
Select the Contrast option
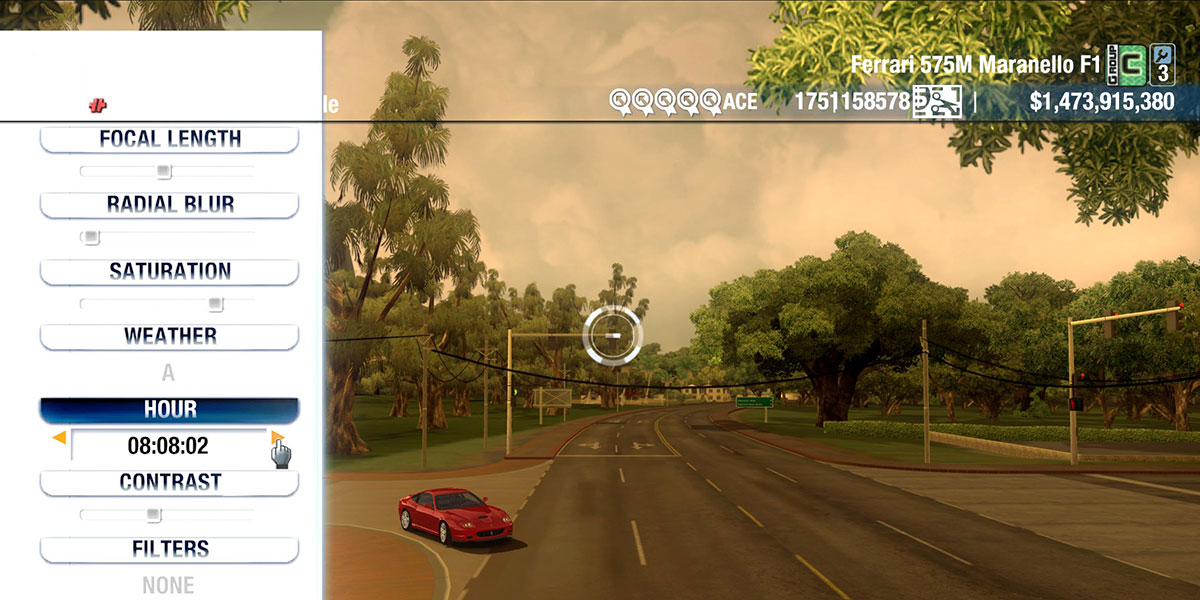click(169, 482)
